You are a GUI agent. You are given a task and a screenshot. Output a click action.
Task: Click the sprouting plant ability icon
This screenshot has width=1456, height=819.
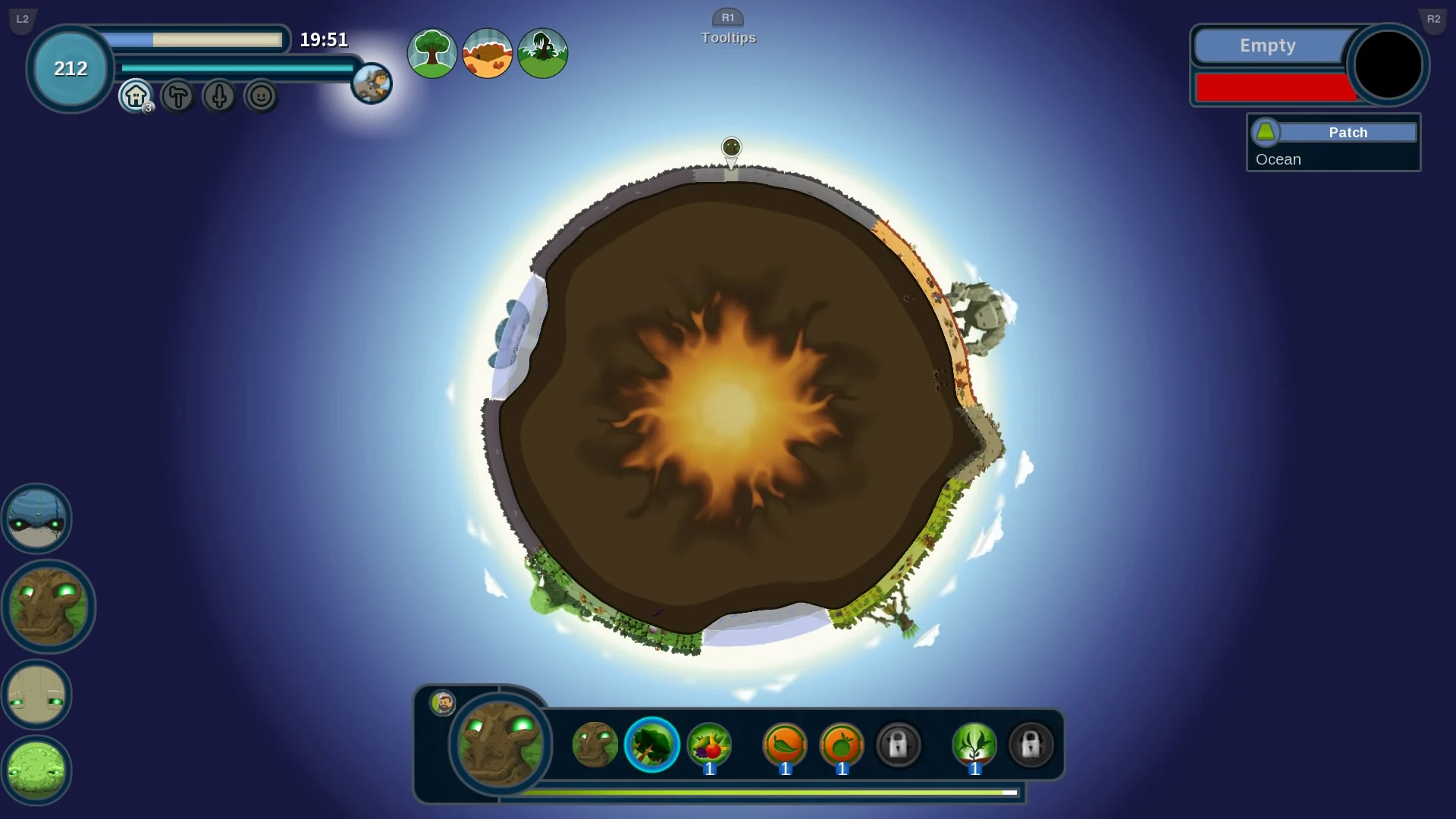click(x=976, y=745)
